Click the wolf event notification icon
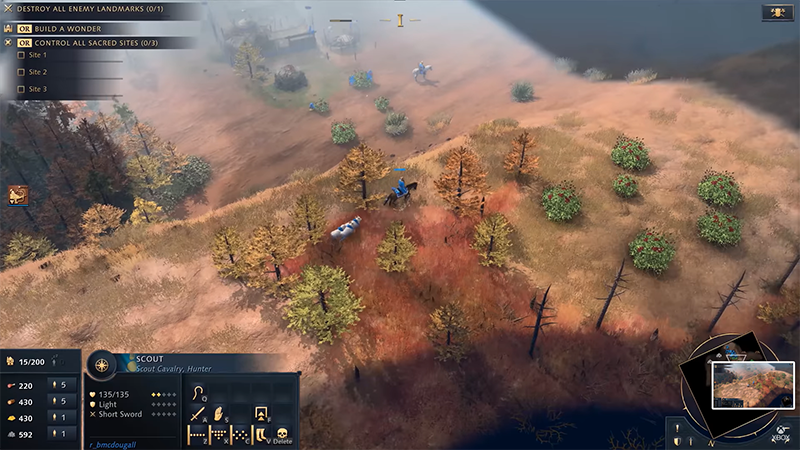 tap(17, 195)
